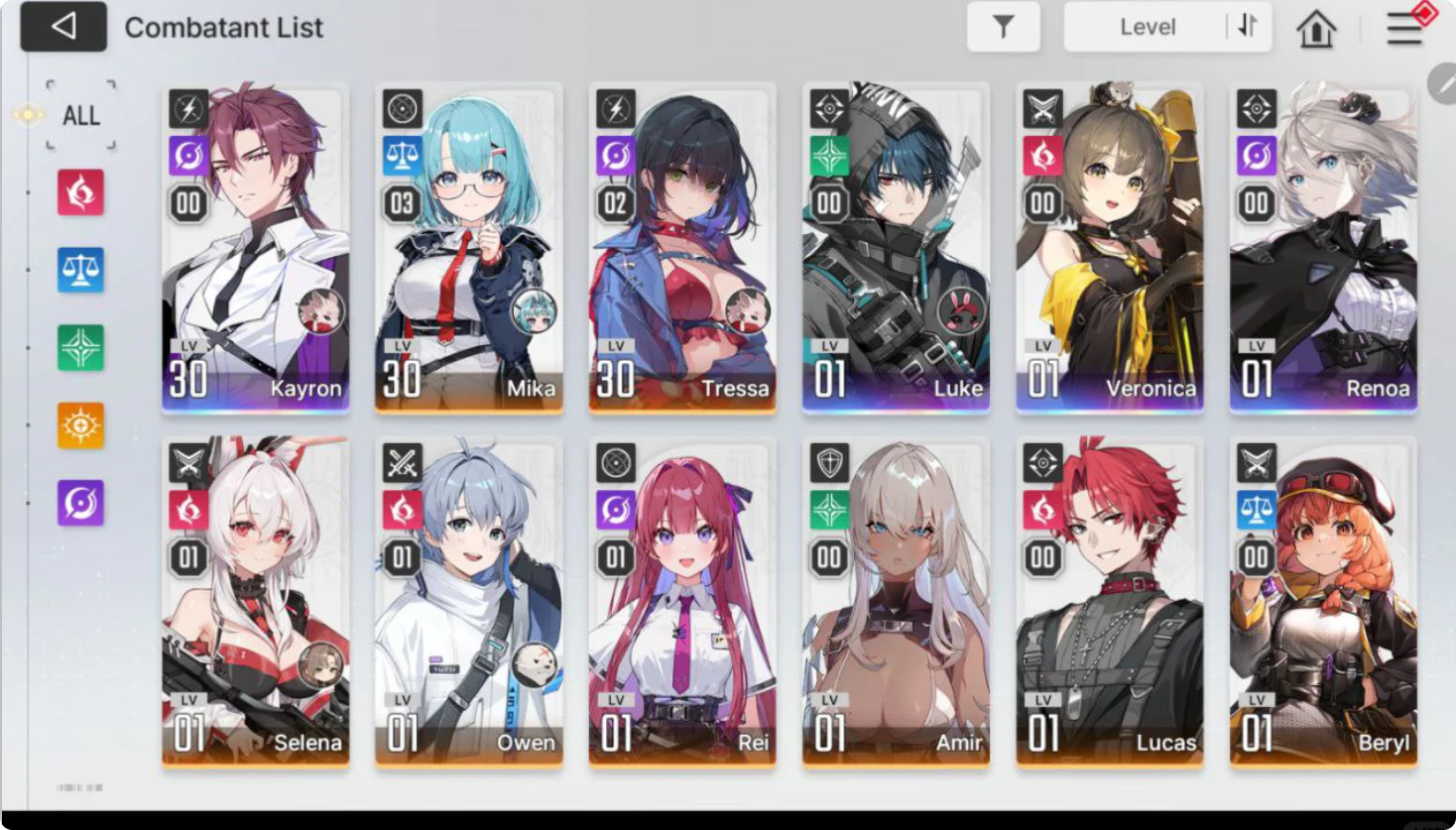
Task: Filter by green star attribute
Action: tap(80, 347)
